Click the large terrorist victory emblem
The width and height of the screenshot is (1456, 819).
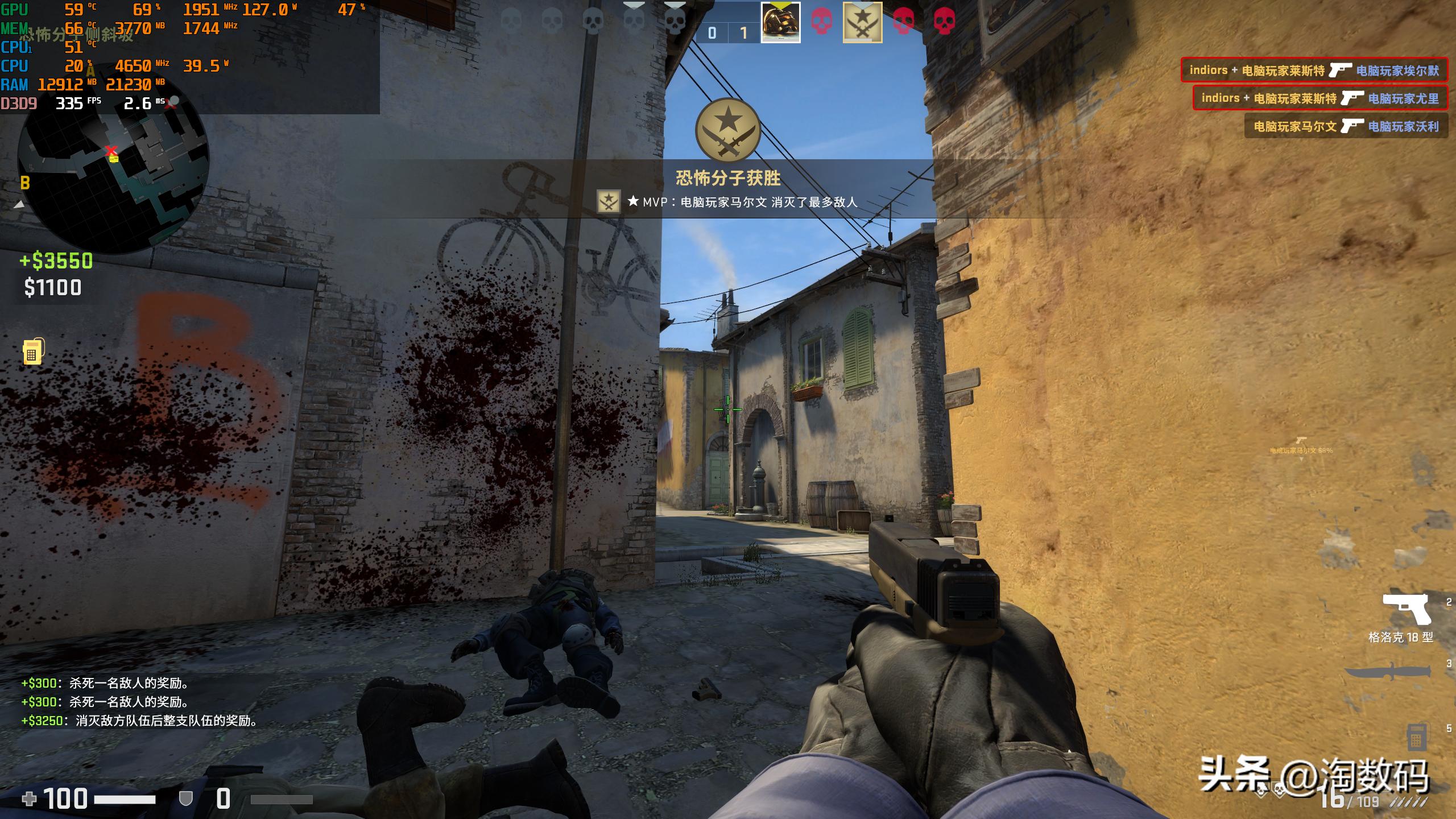(727, 130)
